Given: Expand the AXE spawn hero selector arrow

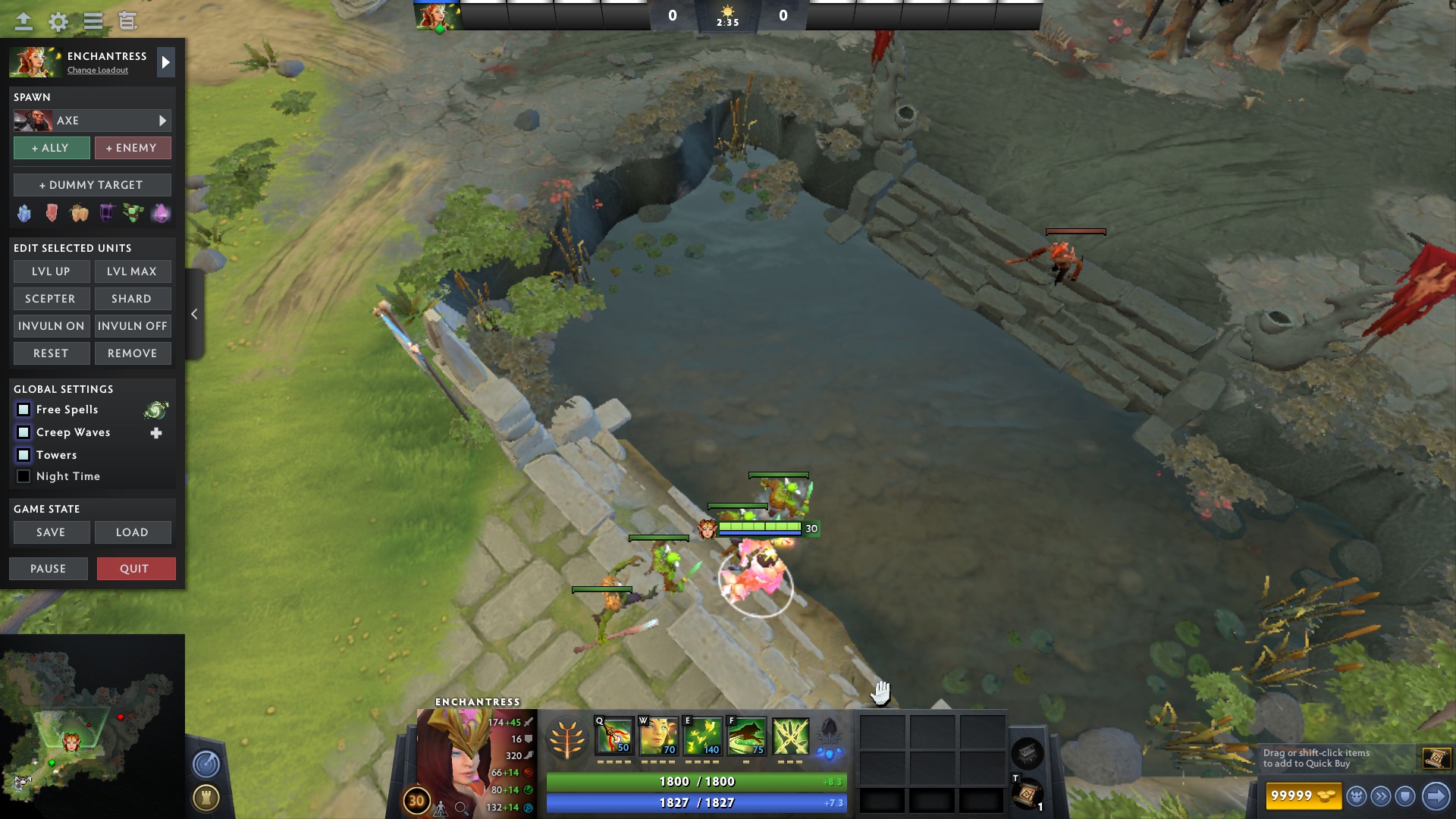Looking at the screenshot, I should click(162, 120).
